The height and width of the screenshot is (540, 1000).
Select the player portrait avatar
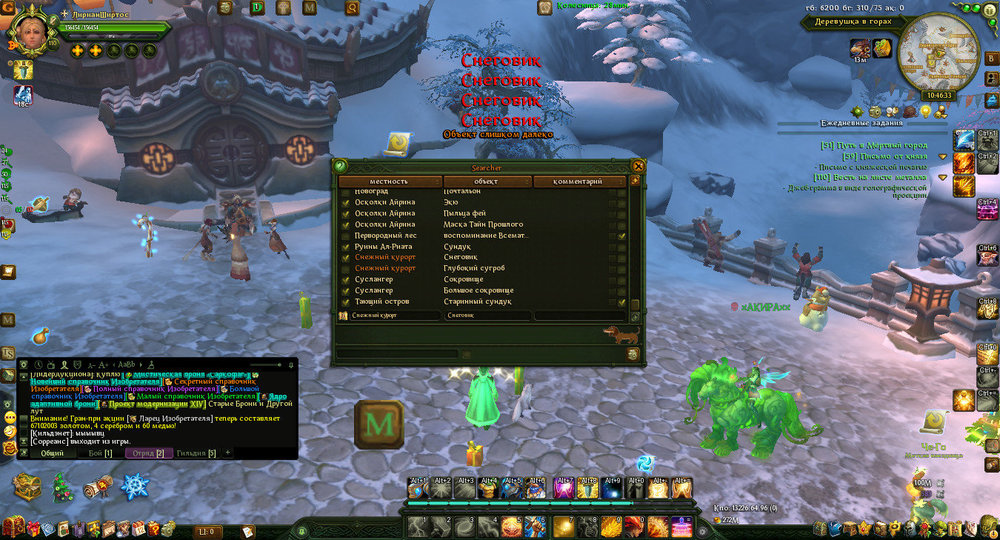point(28,32)
